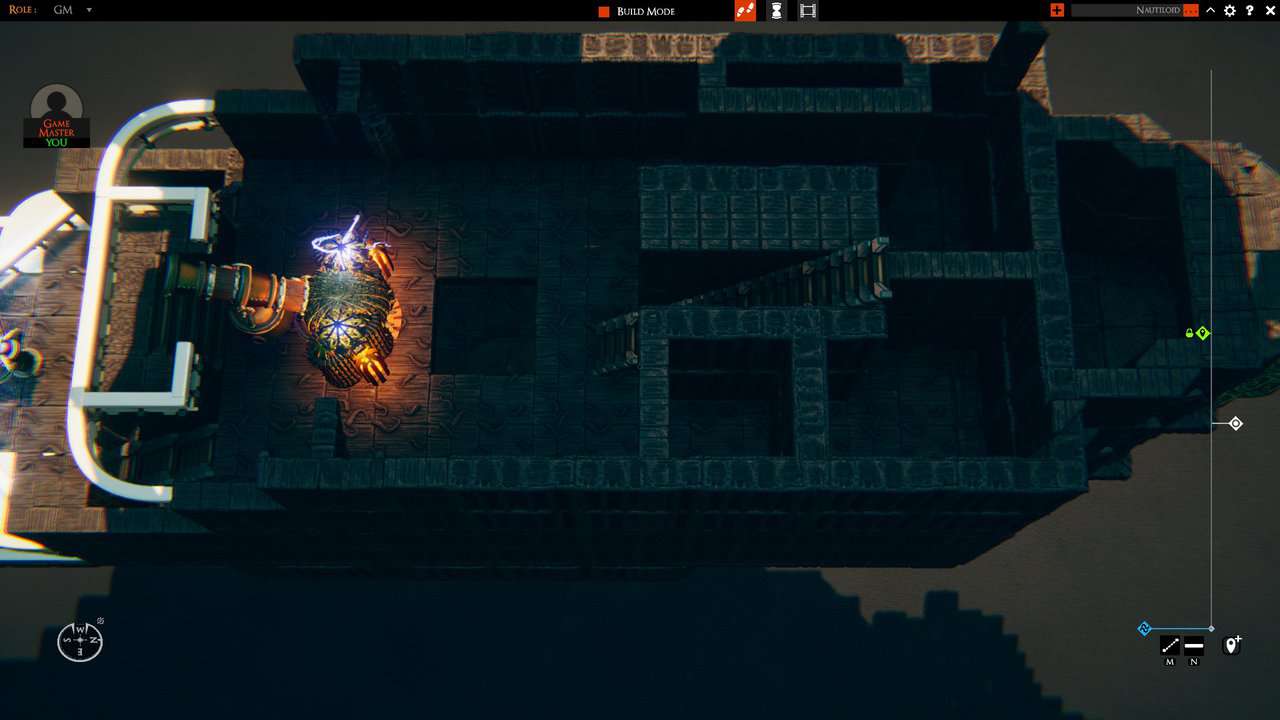1280x720 pixels.
Task: Click the orange plus button
Action: coord(1057,10)
